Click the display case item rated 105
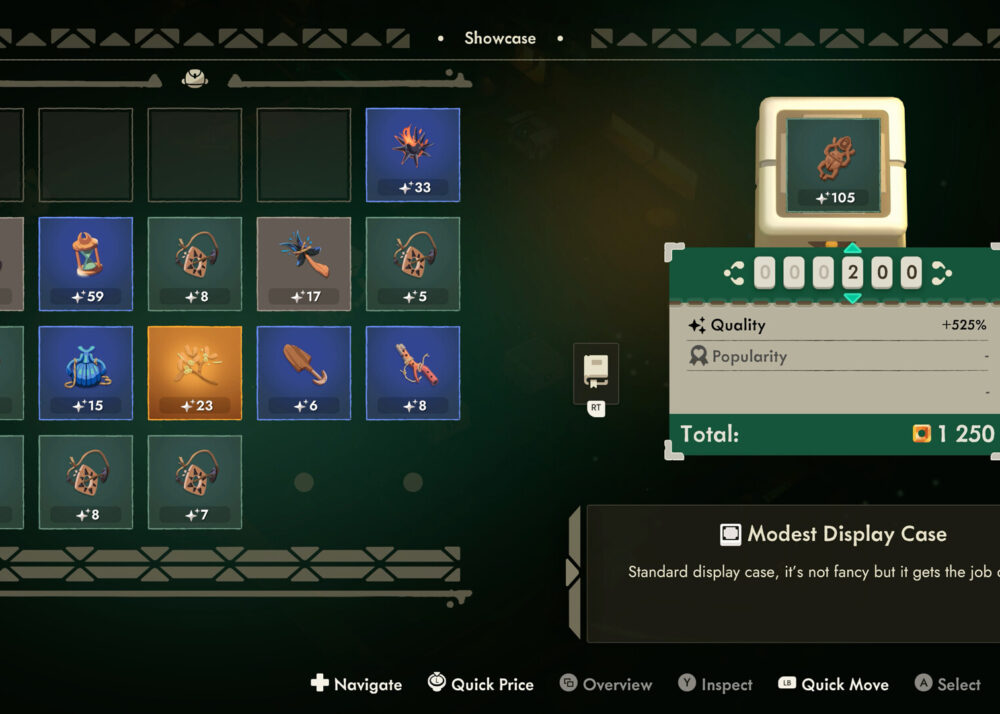This screenshot has height=714, width=1000. click(834, 164)
